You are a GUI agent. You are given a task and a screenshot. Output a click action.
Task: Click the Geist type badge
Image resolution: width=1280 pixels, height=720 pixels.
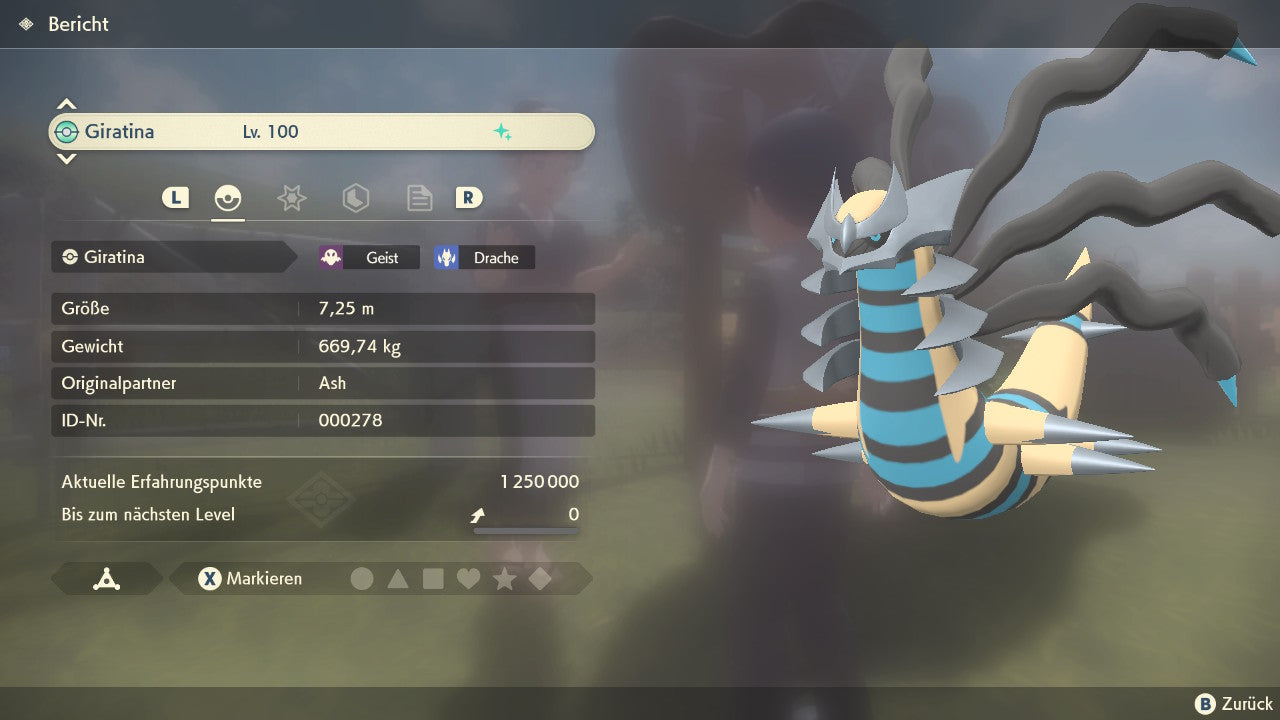click(x=369, y=257)
